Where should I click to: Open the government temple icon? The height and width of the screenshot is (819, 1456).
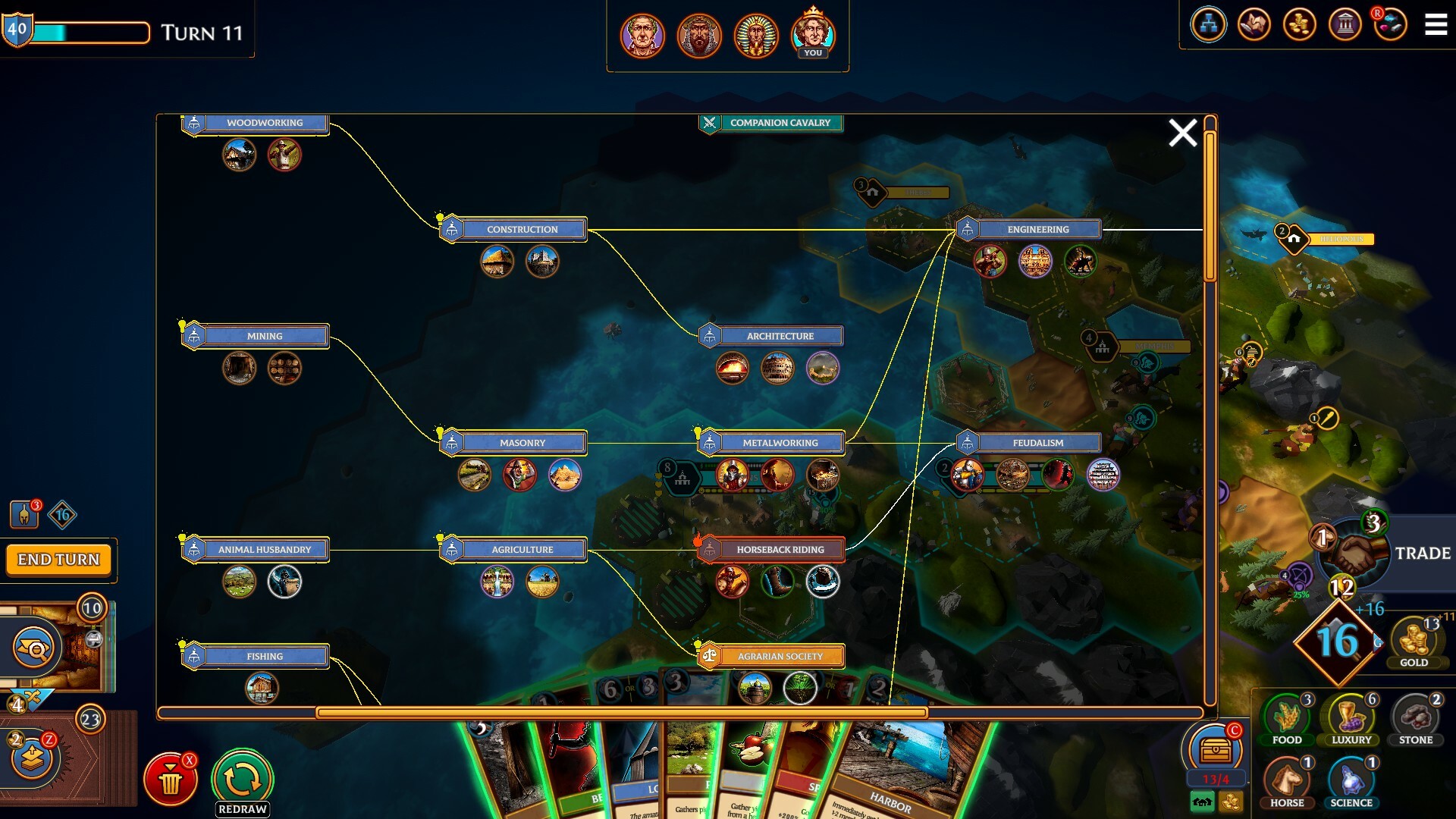[1346, 24]
